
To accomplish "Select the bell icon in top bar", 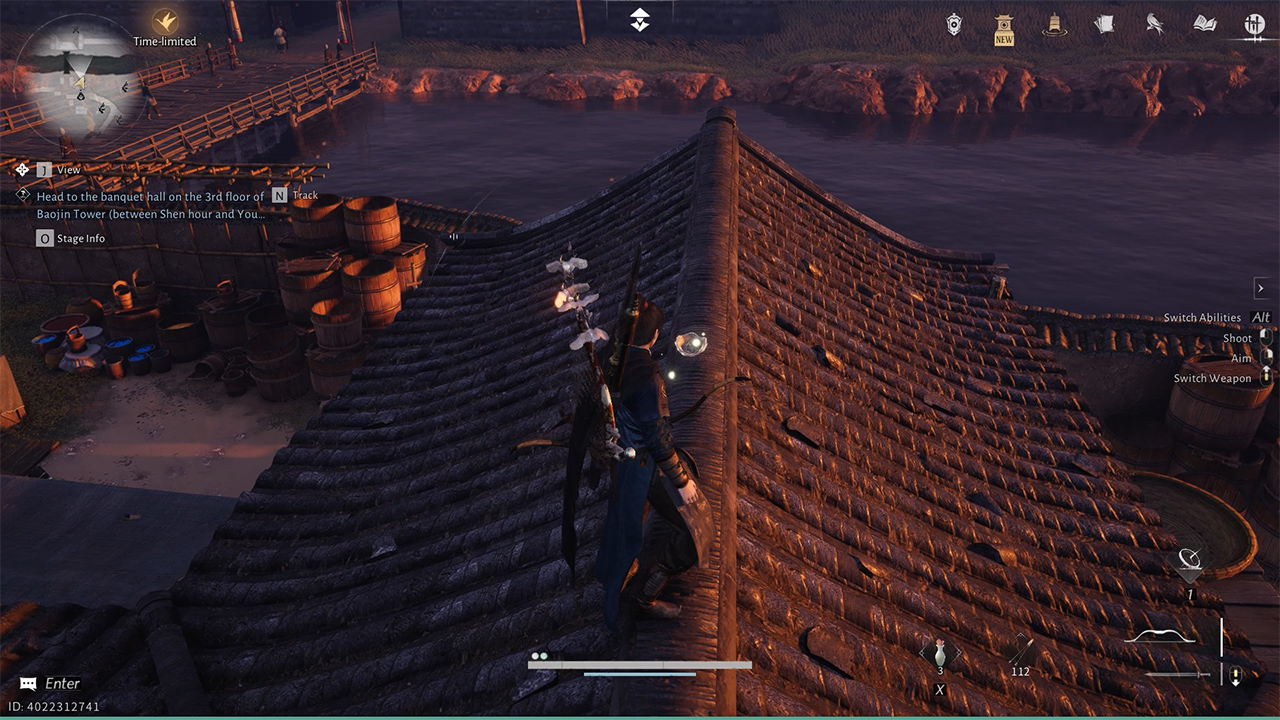I will click(1053, 25).
